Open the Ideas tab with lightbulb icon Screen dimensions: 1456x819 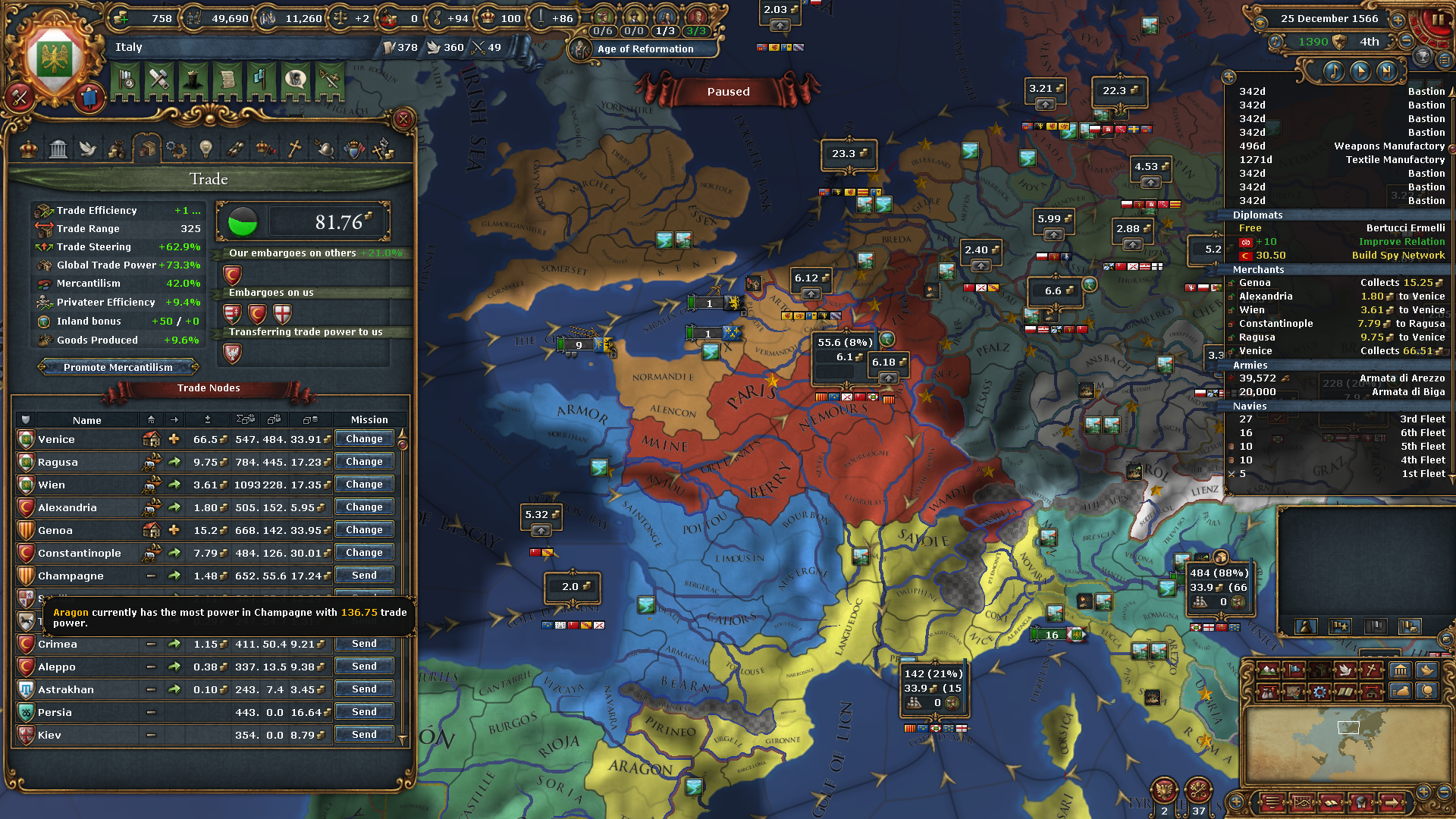point(206,149)
